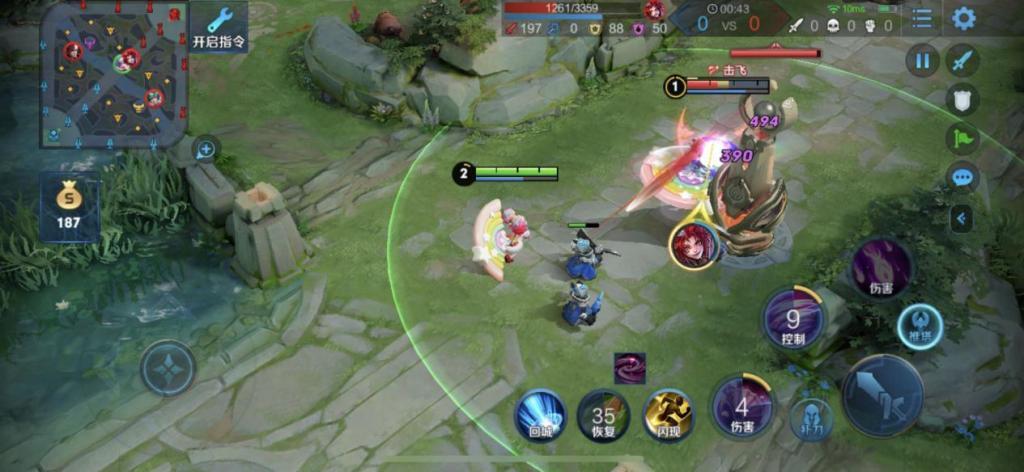Select the green flag signal icon
This screenshot has height=472, width=1024.
963,138
